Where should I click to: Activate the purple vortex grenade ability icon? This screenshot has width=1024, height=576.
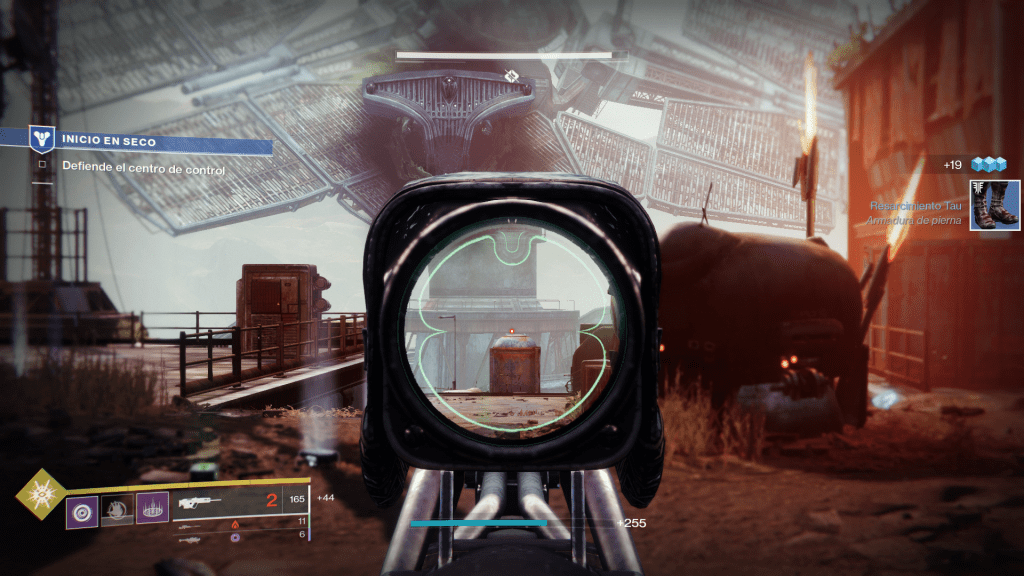[x=82, y=512]
